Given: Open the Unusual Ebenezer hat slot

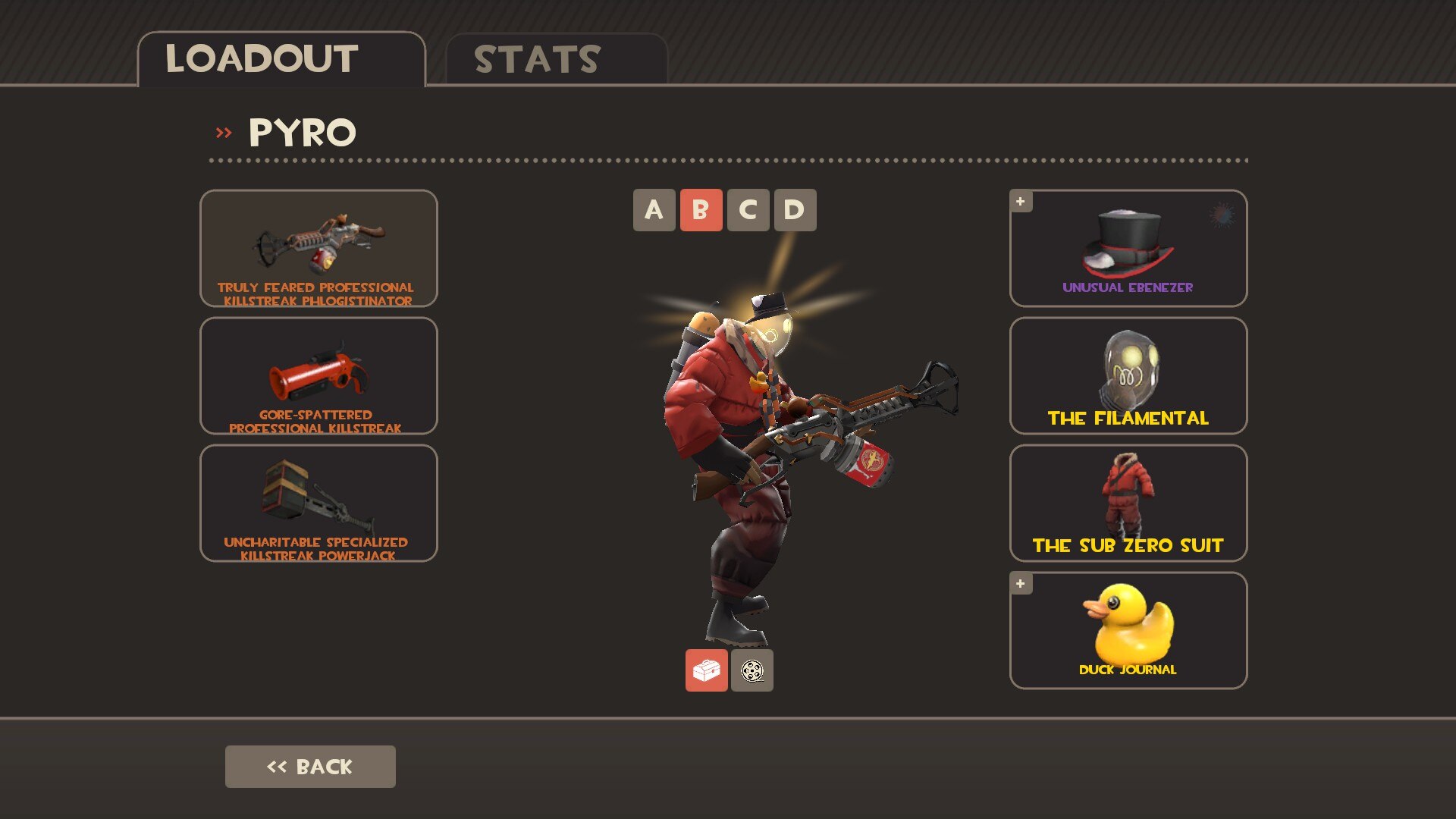Looking at the screenshot, I should tap(1128, 248).
